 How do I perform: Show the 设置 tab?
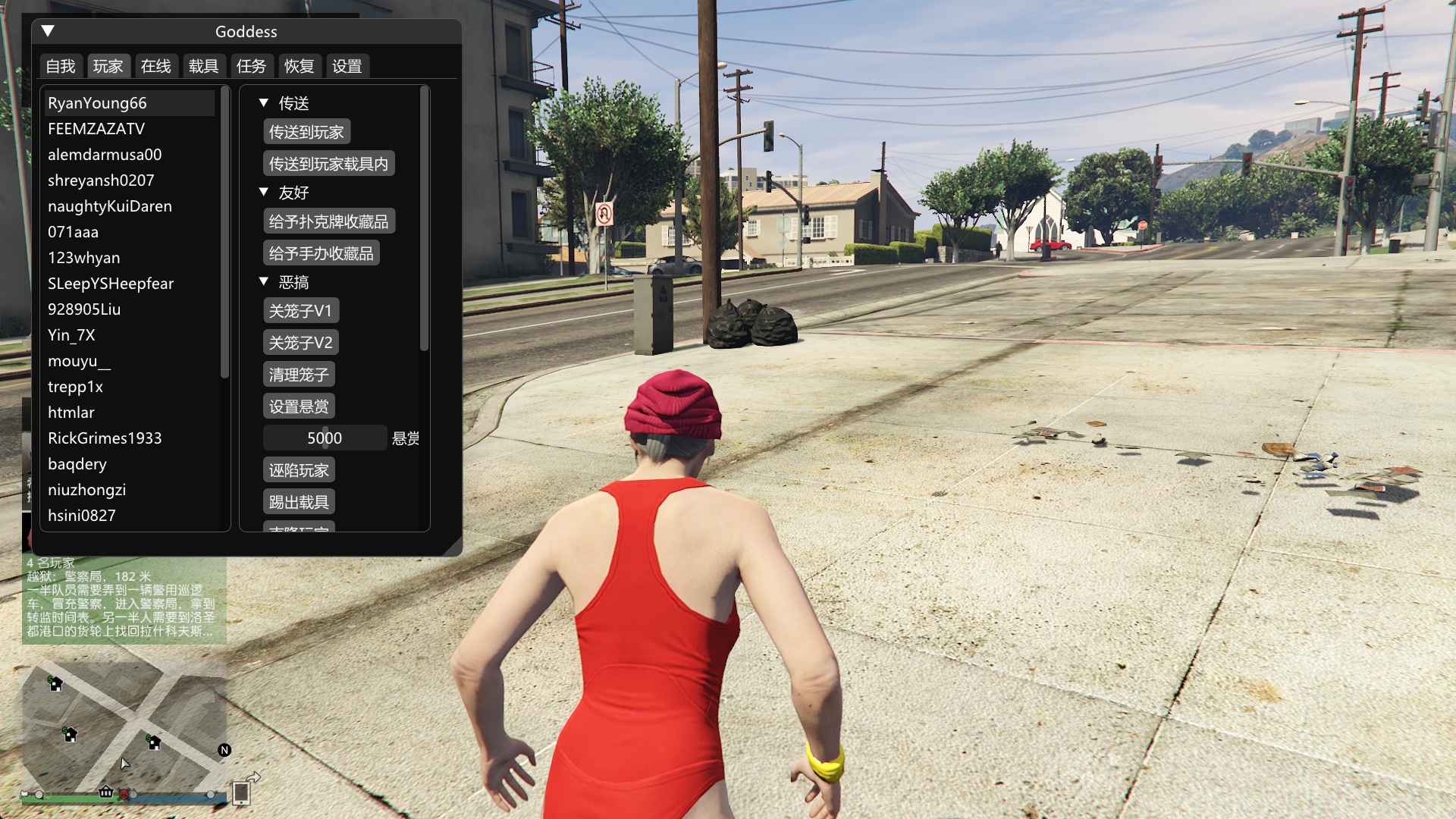pyautogui.click(x=347, y=67)
